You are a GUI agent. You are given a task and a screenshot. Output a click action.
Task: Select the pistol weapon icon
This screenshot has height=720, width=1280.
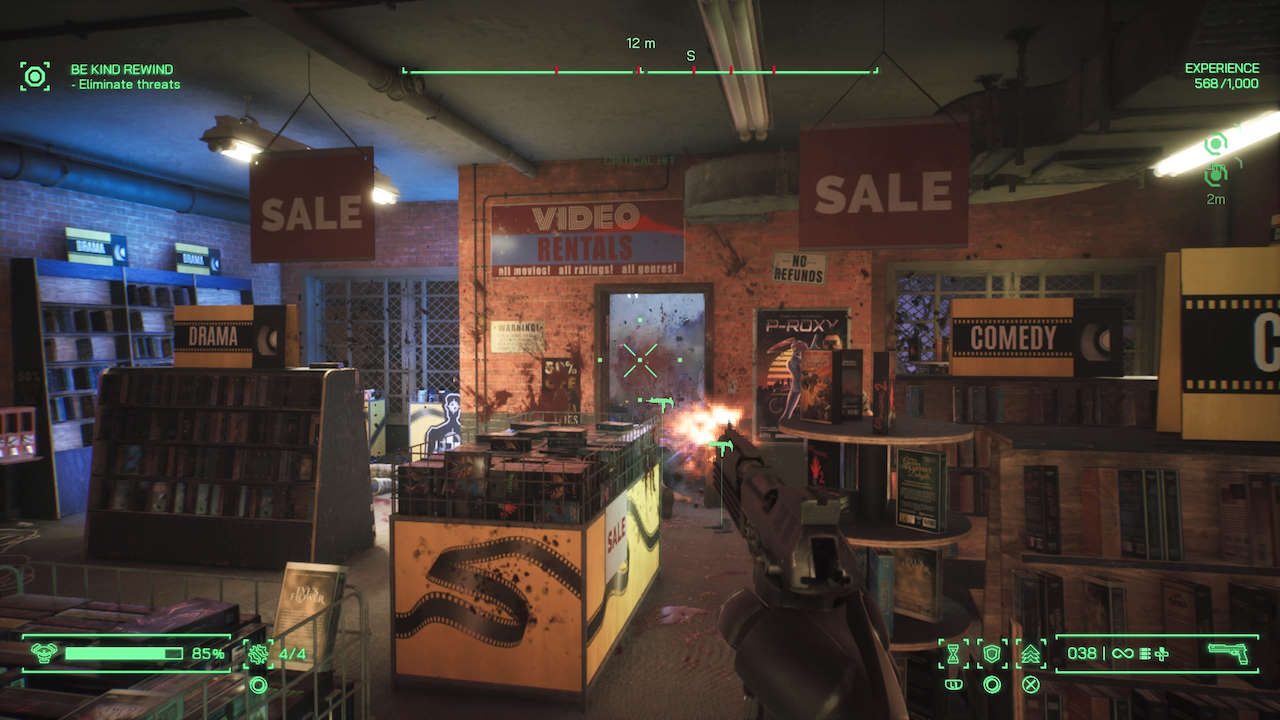[1227, 653]
